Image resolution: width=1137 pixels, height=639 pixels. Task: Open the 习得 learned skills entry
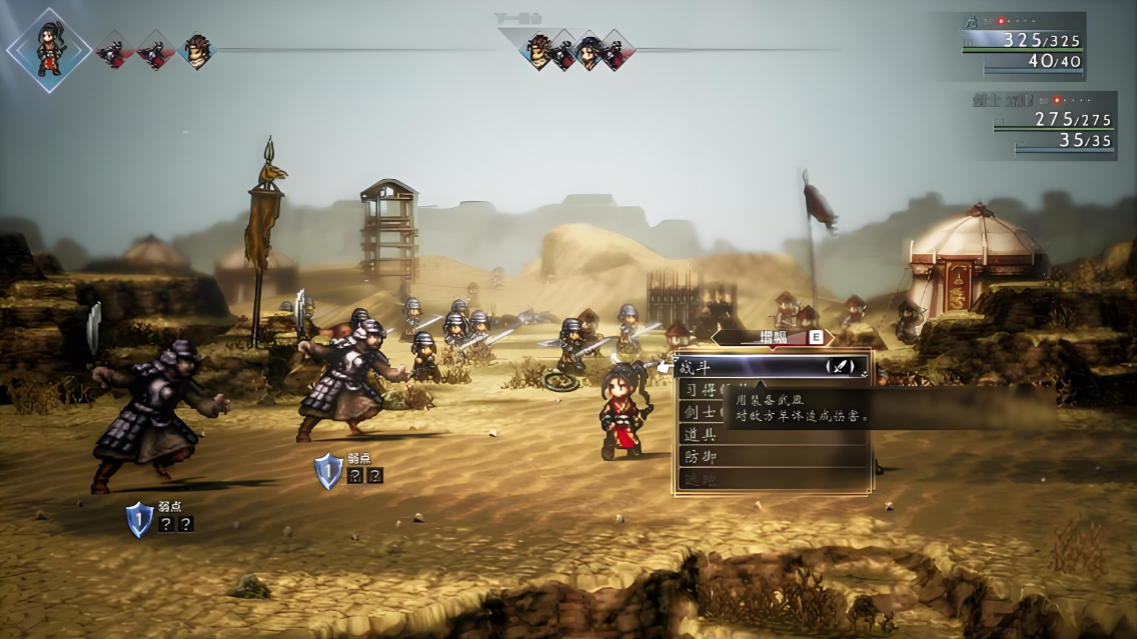700,389
